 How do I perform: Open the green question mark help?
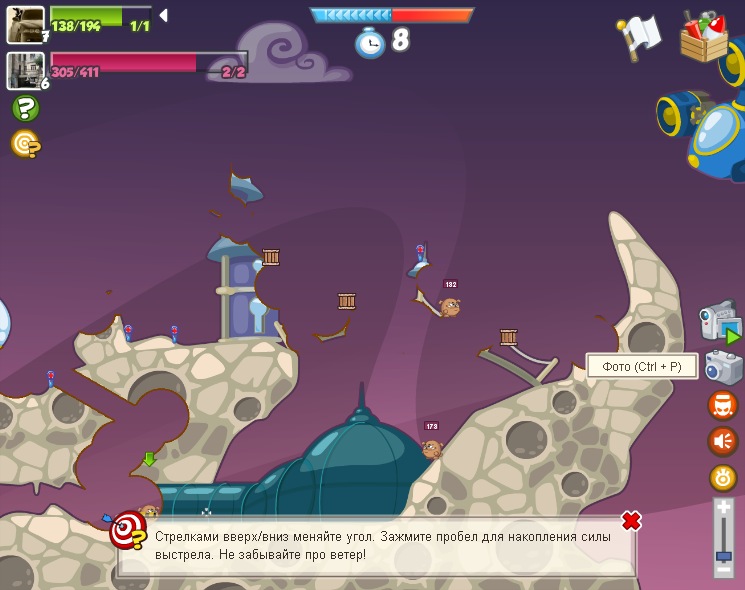[x=25, y=108]
